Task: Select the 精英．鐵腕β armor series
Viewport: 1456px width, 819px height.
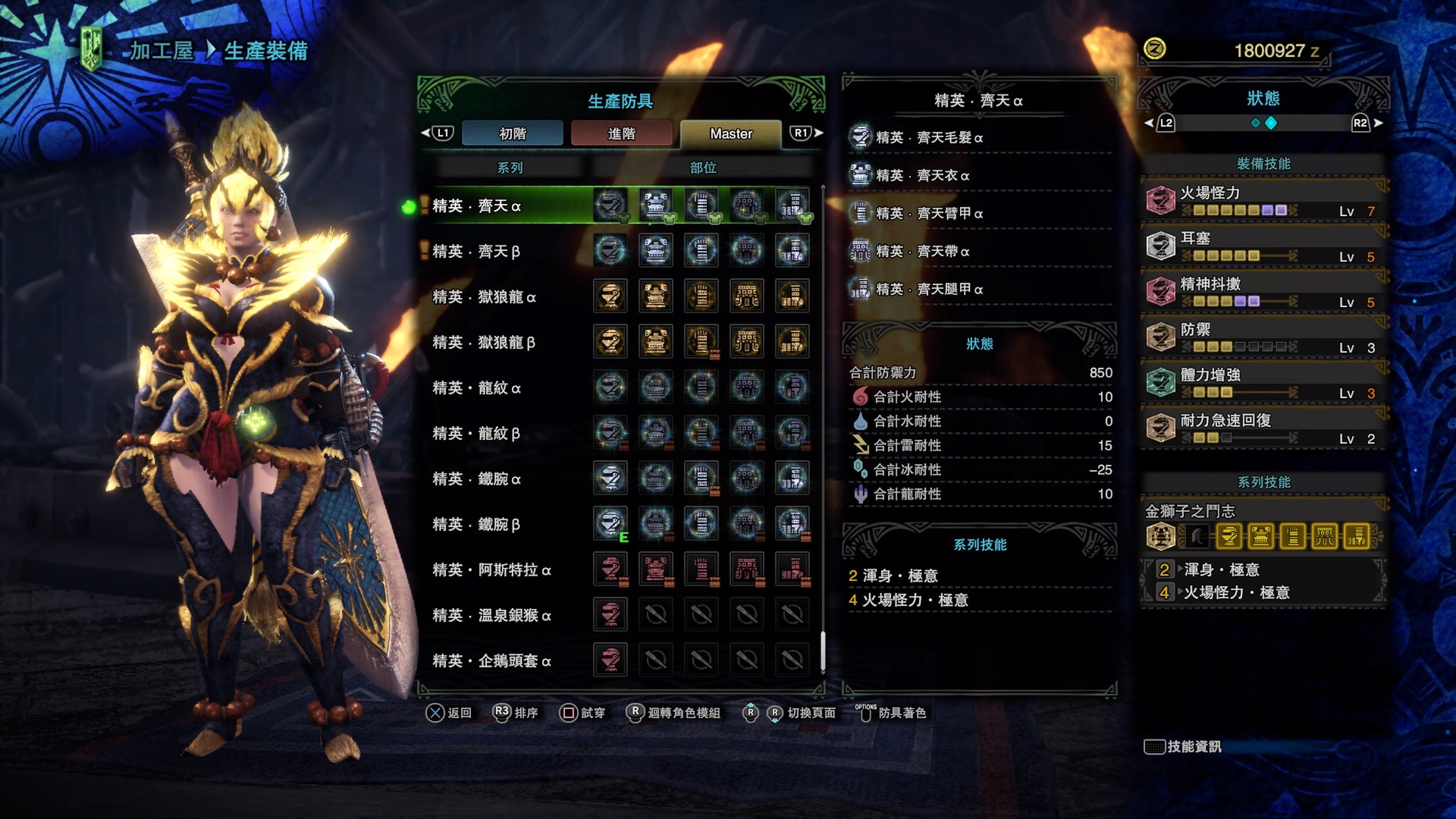Action: [x=476, y=525]
